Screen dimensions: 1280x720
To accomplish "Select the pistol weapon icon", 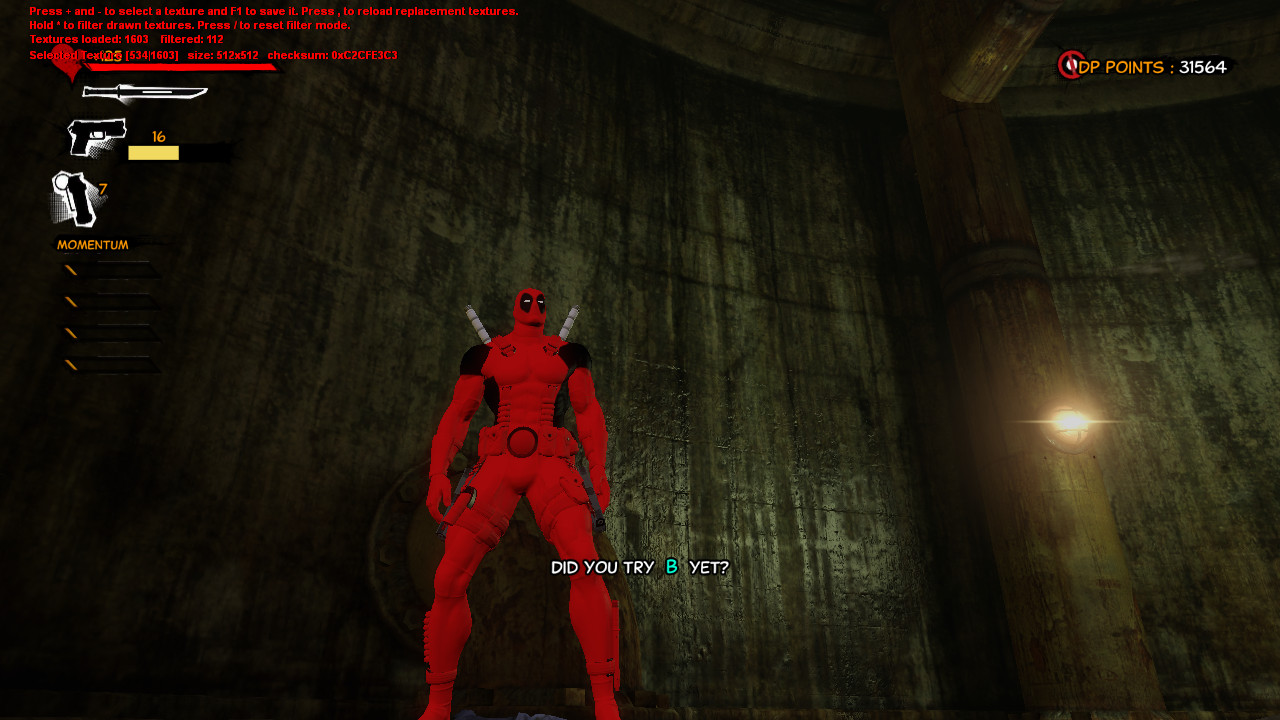I will (97, 135).
